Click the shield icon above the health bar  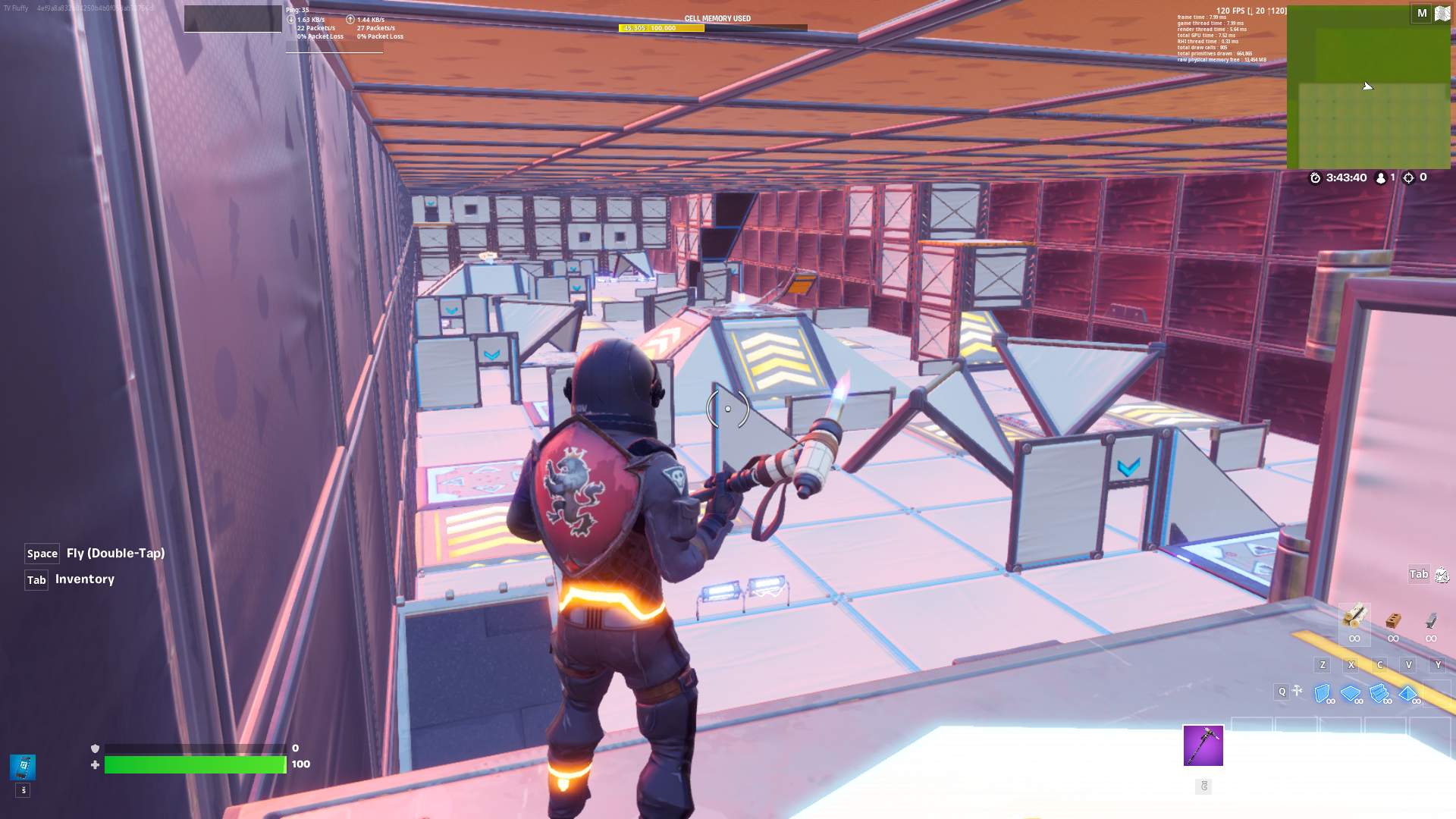coord(94,748)
